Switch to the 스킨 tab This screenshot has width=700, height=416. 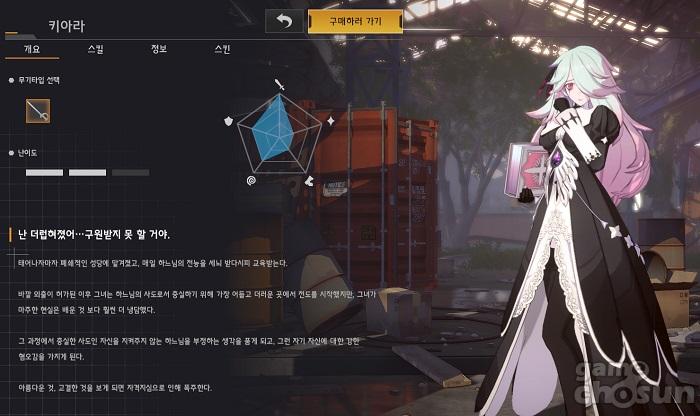click(222, 48)
